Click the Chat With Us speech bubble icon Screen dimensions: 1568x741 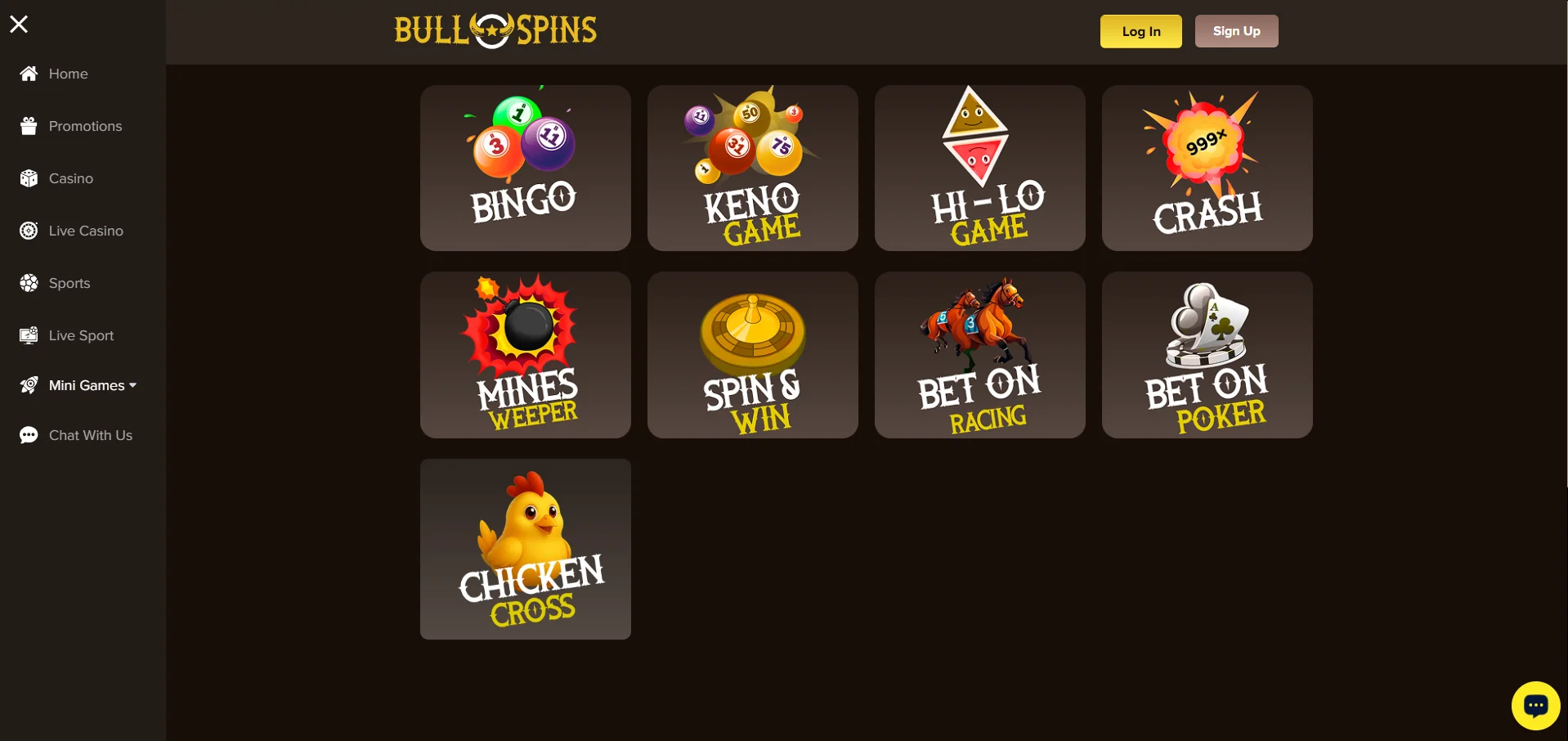tap(29, 435)
